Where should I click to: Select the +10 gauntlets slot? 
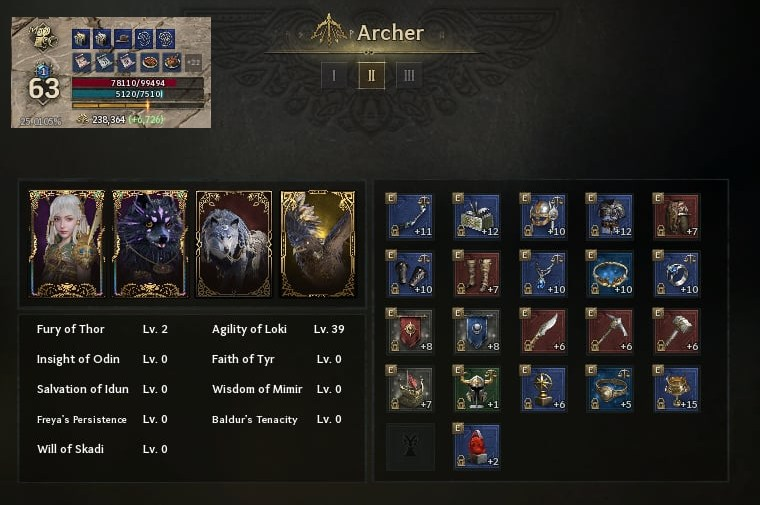410,273
